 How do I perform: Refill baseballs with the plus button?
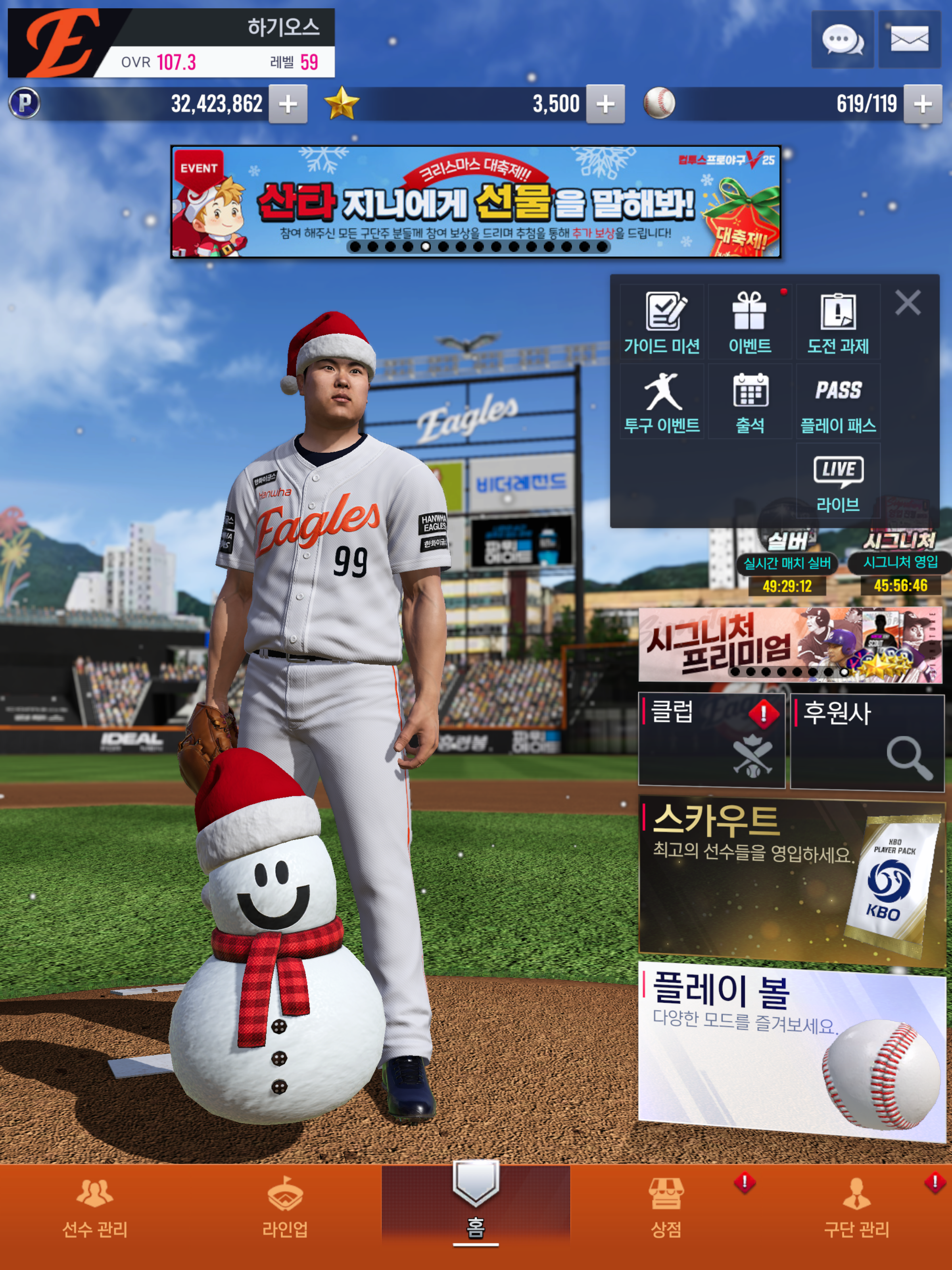tap(922, 104)
